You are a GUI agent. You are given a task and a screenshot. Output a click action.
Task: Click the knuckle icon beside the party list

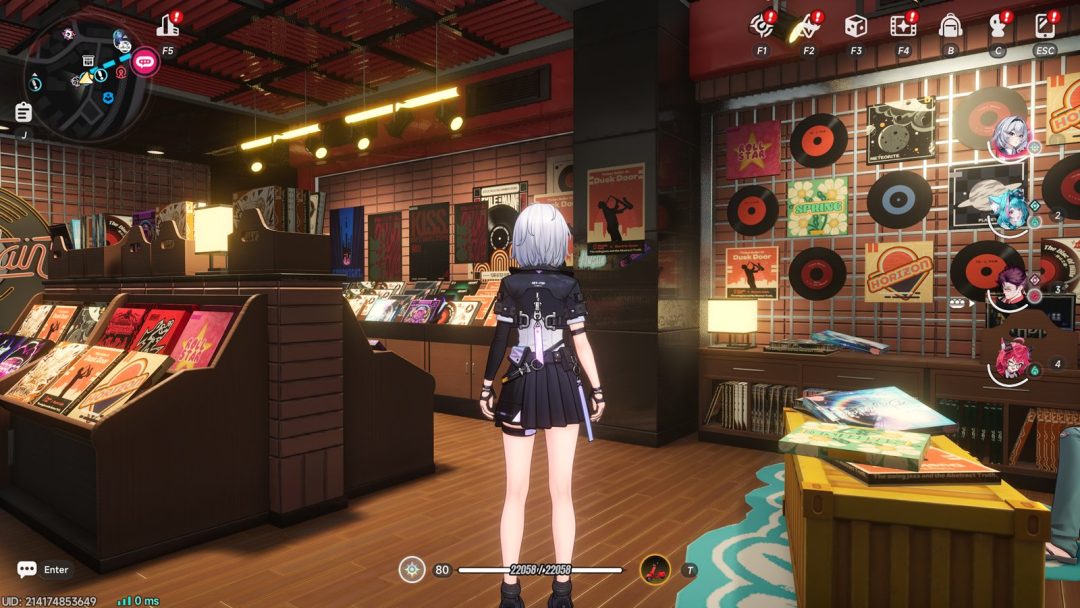tap(960, 300)
